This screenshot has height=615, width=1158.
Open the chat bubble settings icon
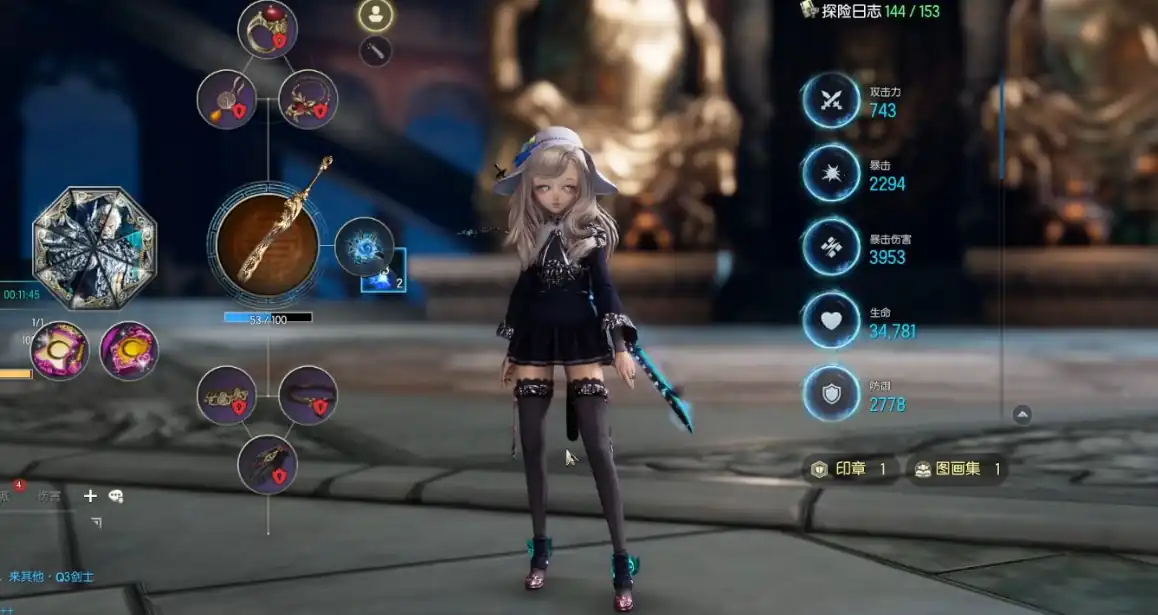coord(116,495)
